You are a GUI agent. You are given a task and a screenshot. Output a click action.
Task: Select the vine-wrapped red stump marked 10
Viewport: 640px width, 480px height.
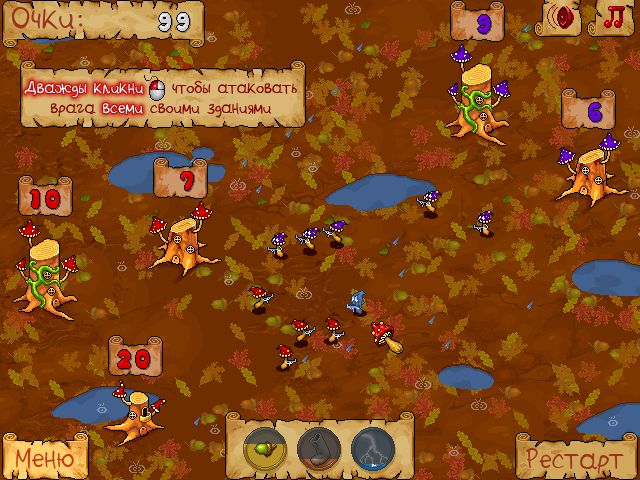pyautogui.click(x=43, y=267)
